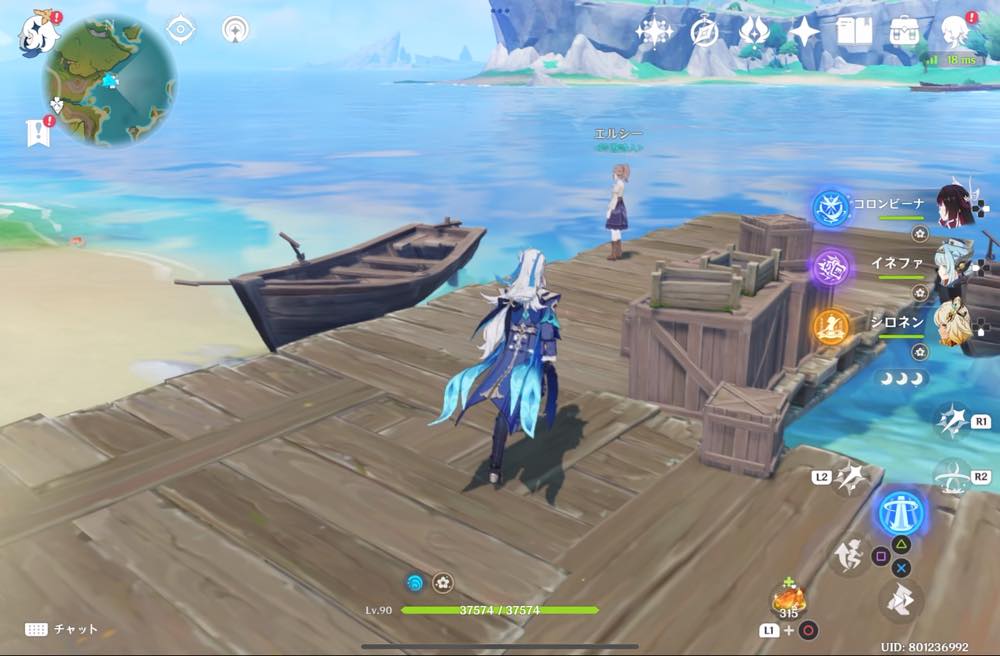1000x656 pixels.
Task: Activate the glowing blue elemental burst button
Action: tap(901, 513)
